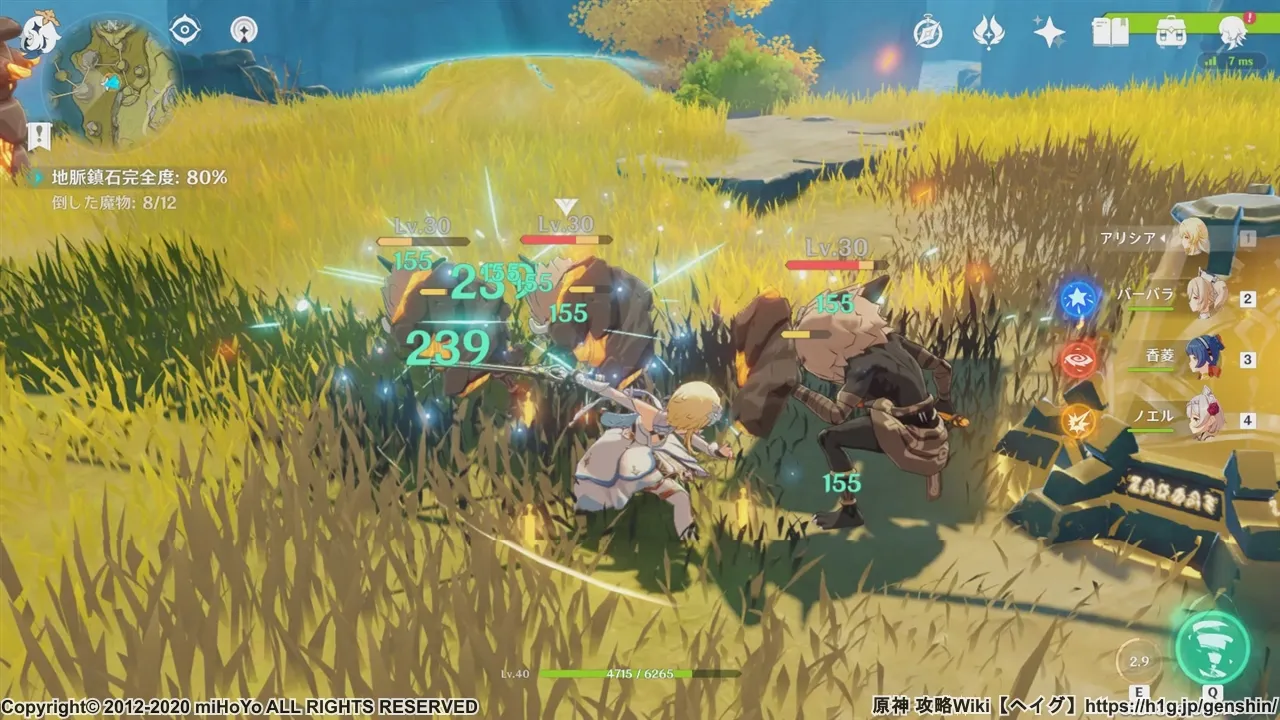Activate the green Anemo elemental burst
This screenshot has height=720, width=1280.
coord(1213,646)
